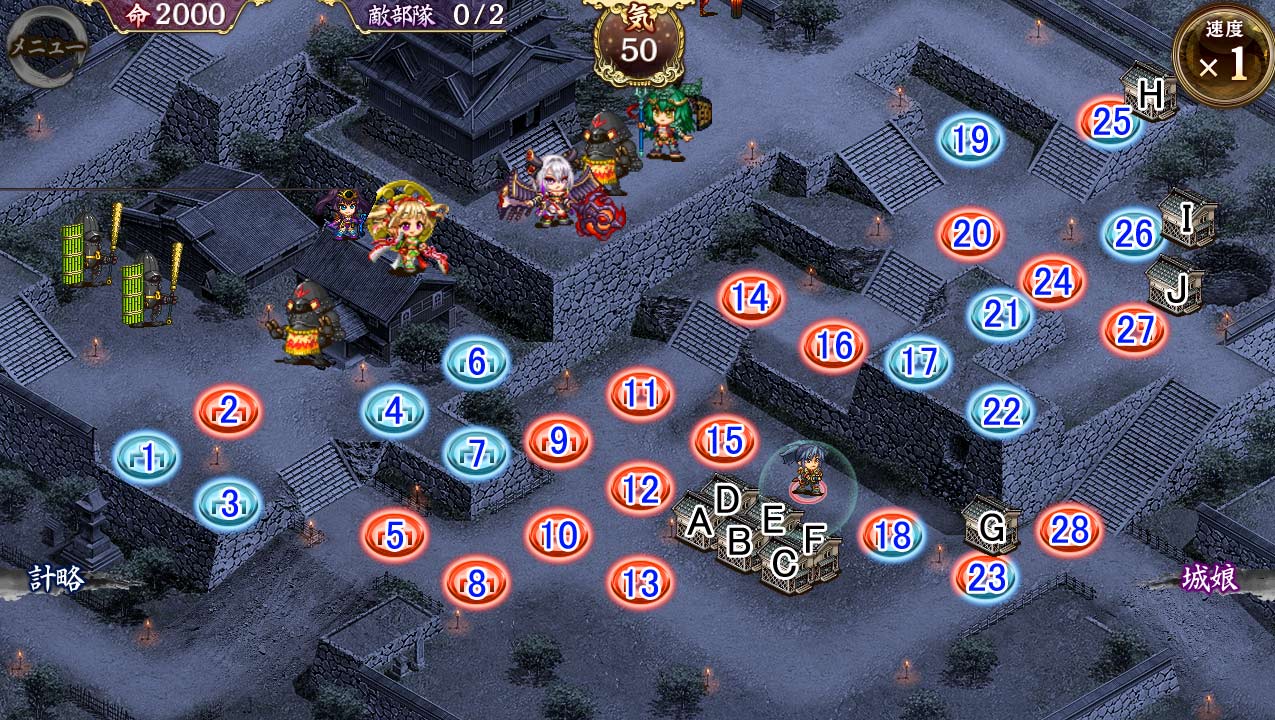Open the 城娘 castle girl panel
This screenshot has width=1275, height=720.
[x=1210, y=579]
